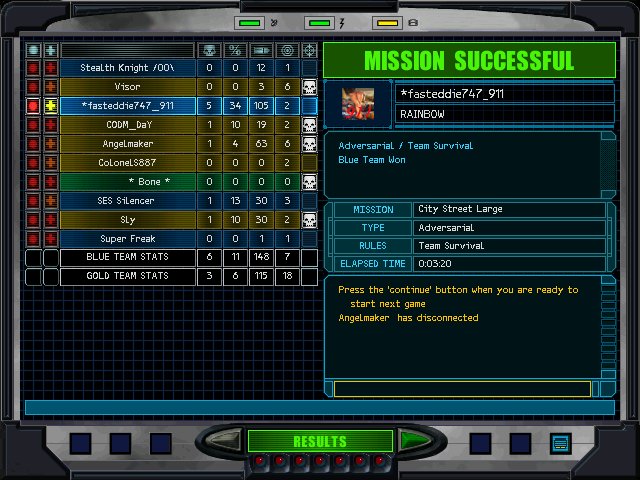Click the bullet rounds-fired column header
This screenshot has width=640, height=480.
click(261, 50)
